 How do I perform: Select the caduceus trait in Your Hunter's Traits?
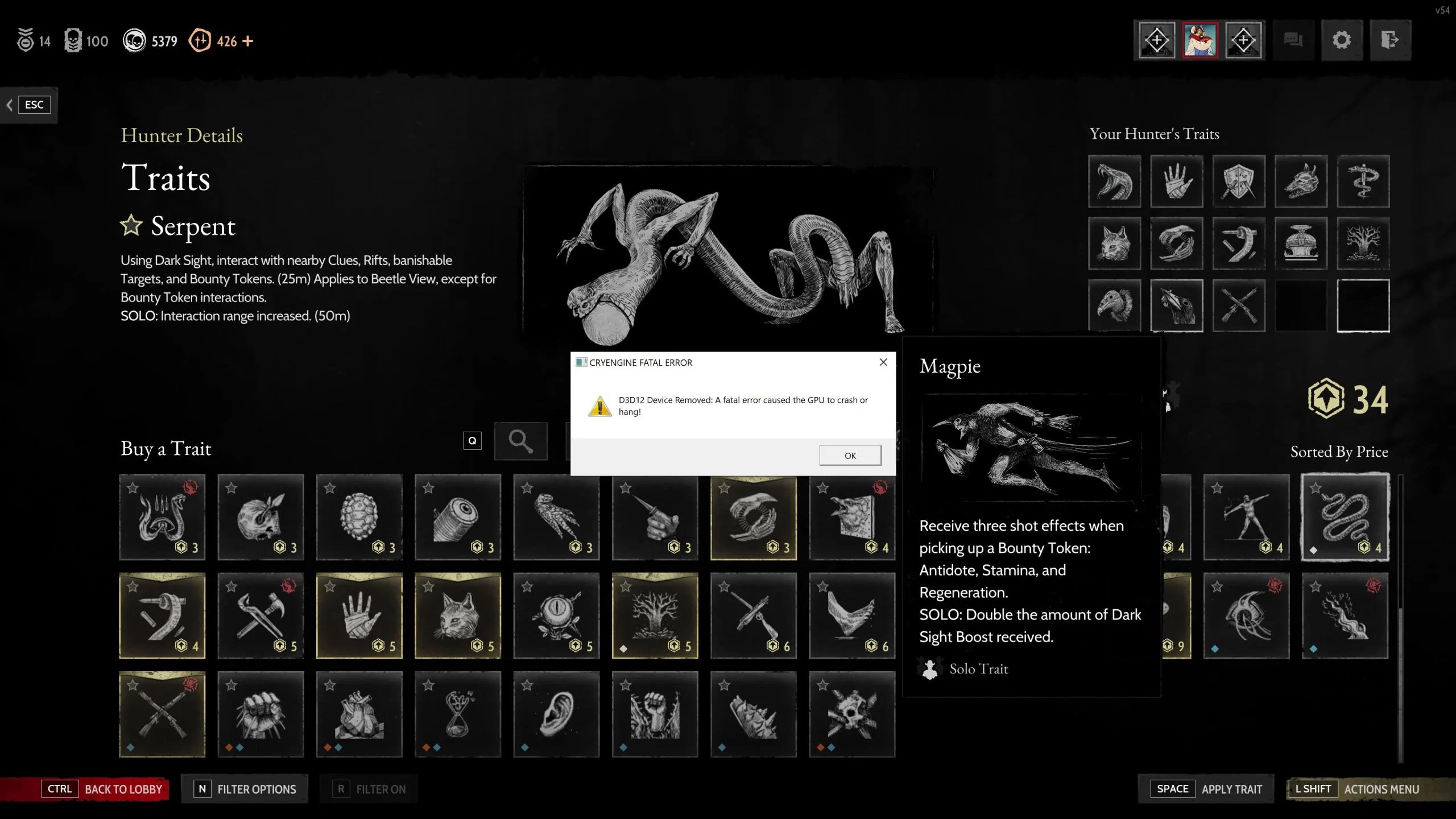(1365, 181)
